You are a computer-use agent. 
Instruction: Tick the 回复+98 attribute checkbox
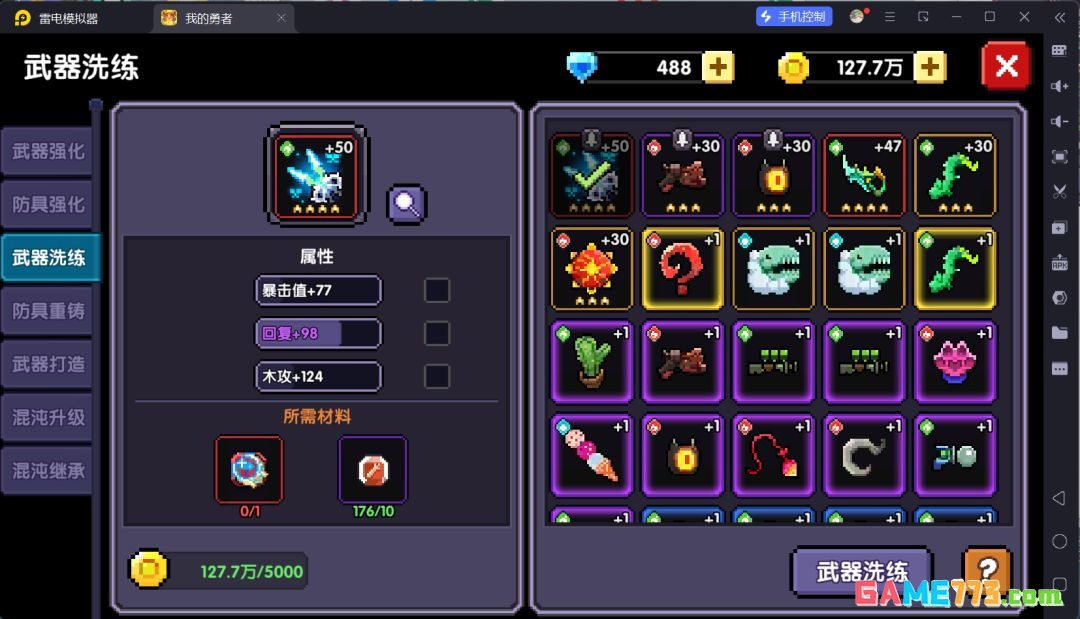(437, 334)
